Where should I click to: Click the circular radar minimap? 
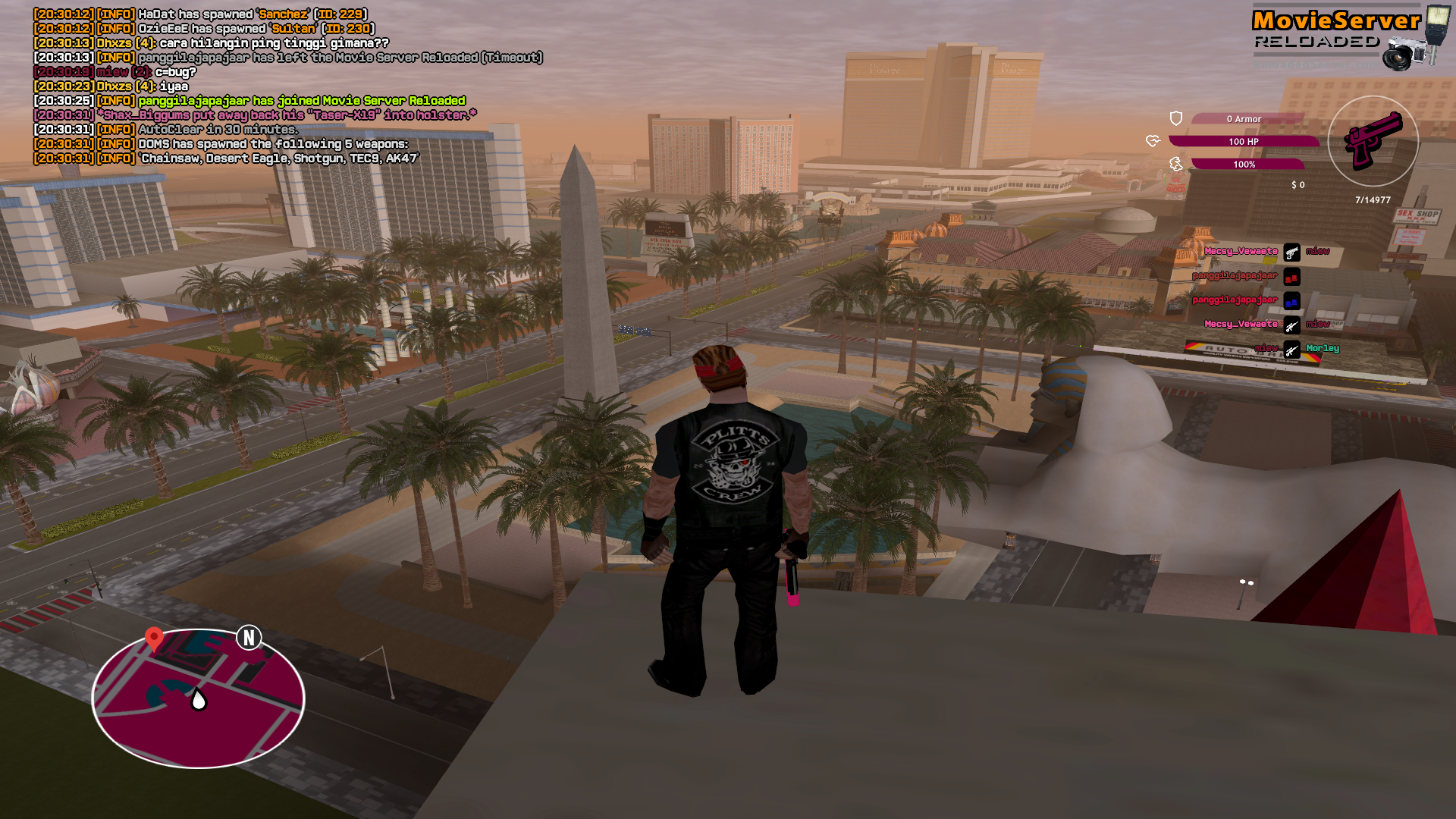click(x=198, y=698)
